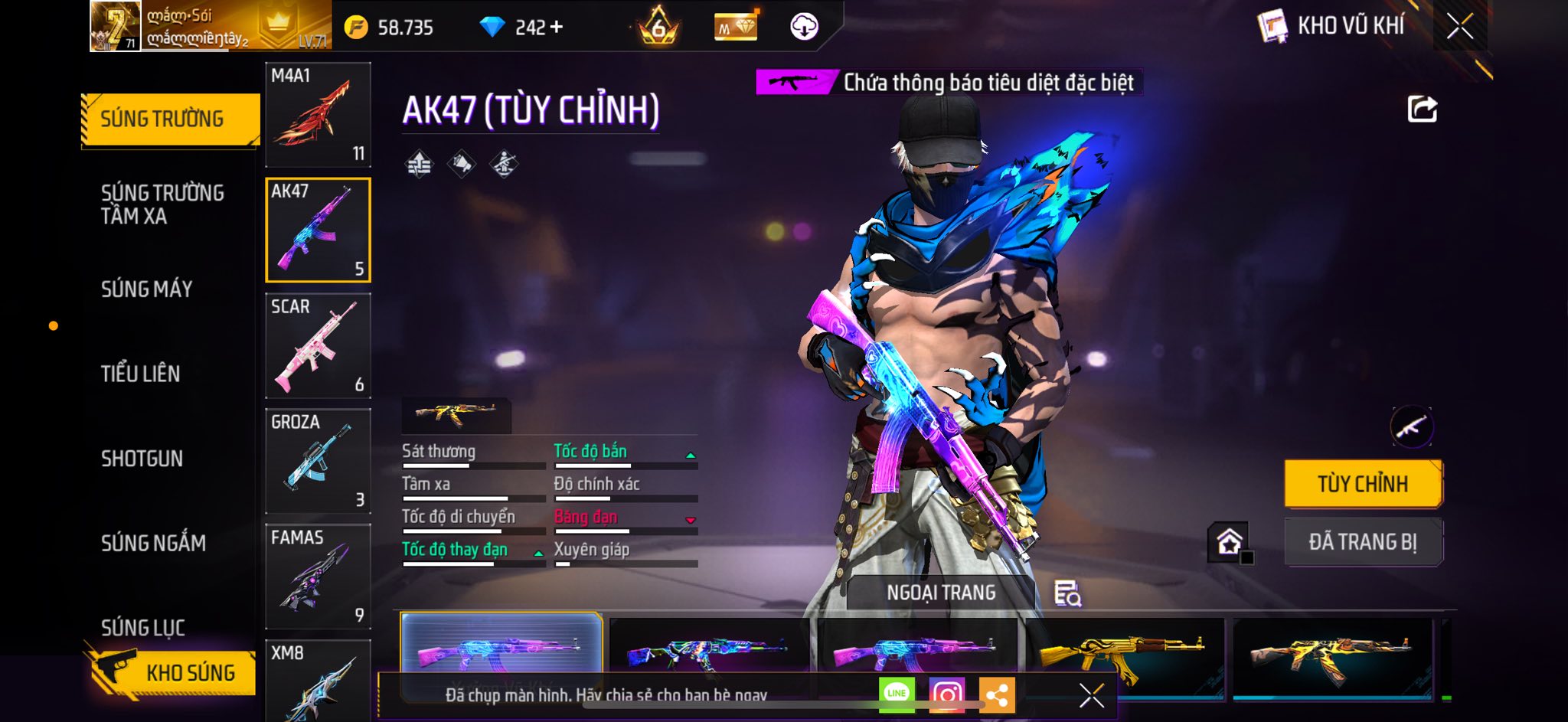Select the Tiểu Liên category
1568x722 pixels.
tap(141, 374)
